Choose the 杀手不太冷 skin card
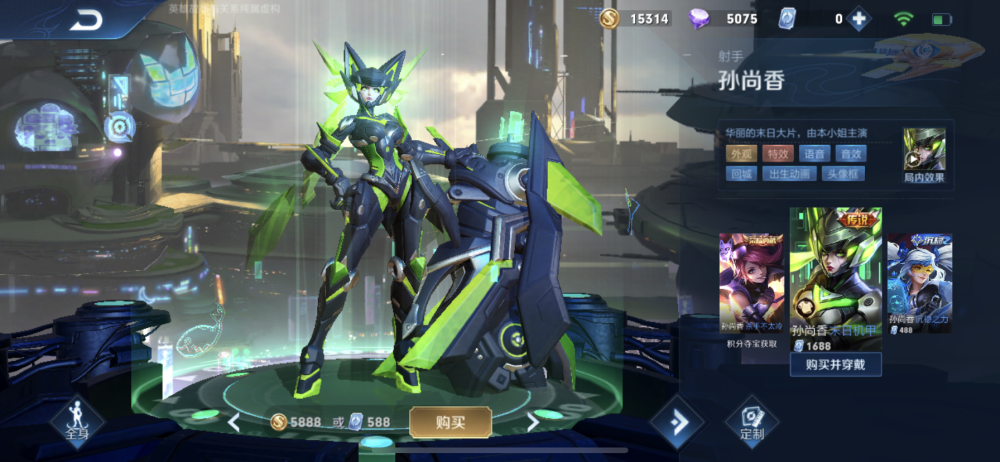 tap(751, 284)
